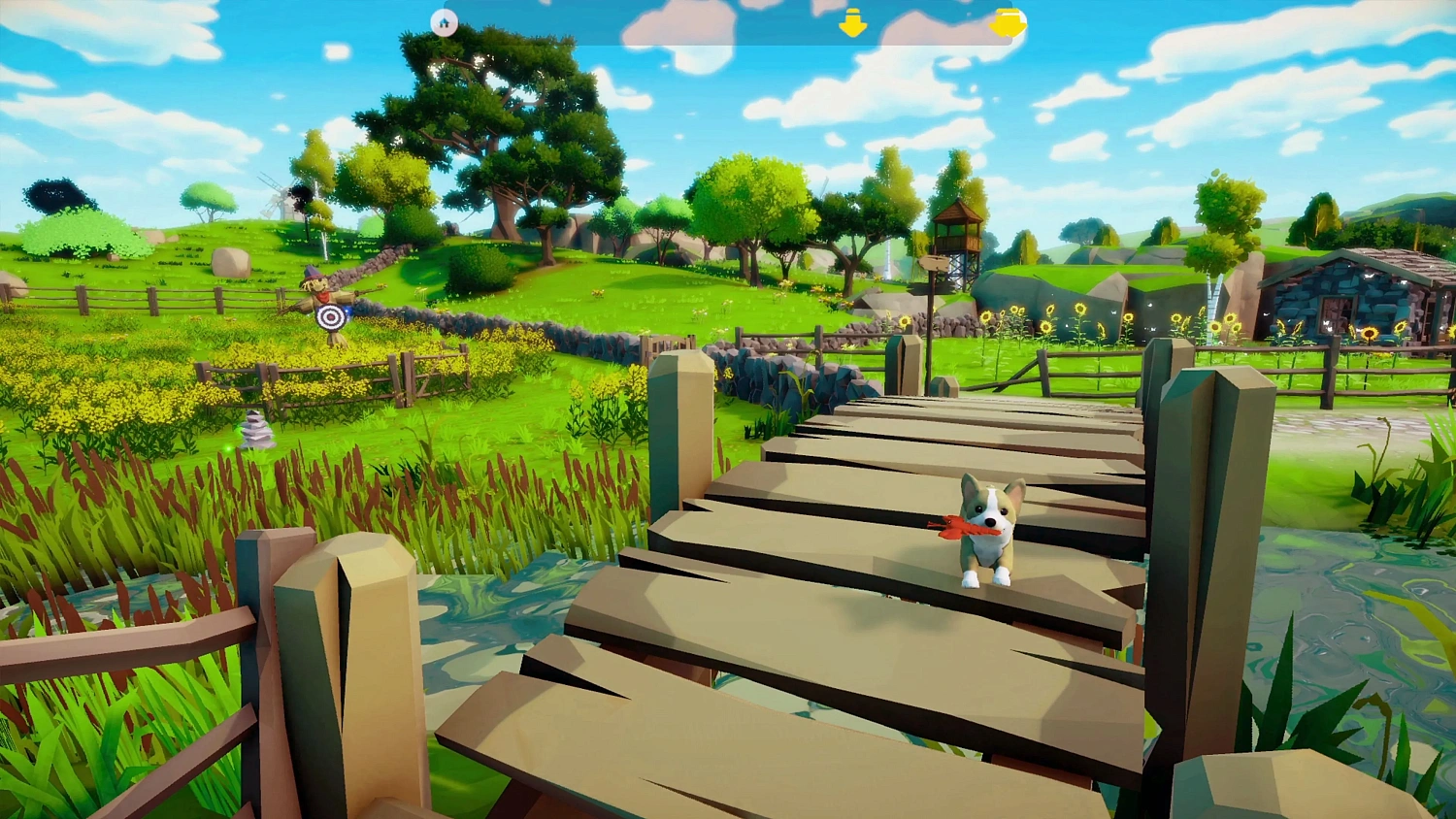1456x819 pixels.
Task: Click the home icon at top left
Action: tap(444, 21)
